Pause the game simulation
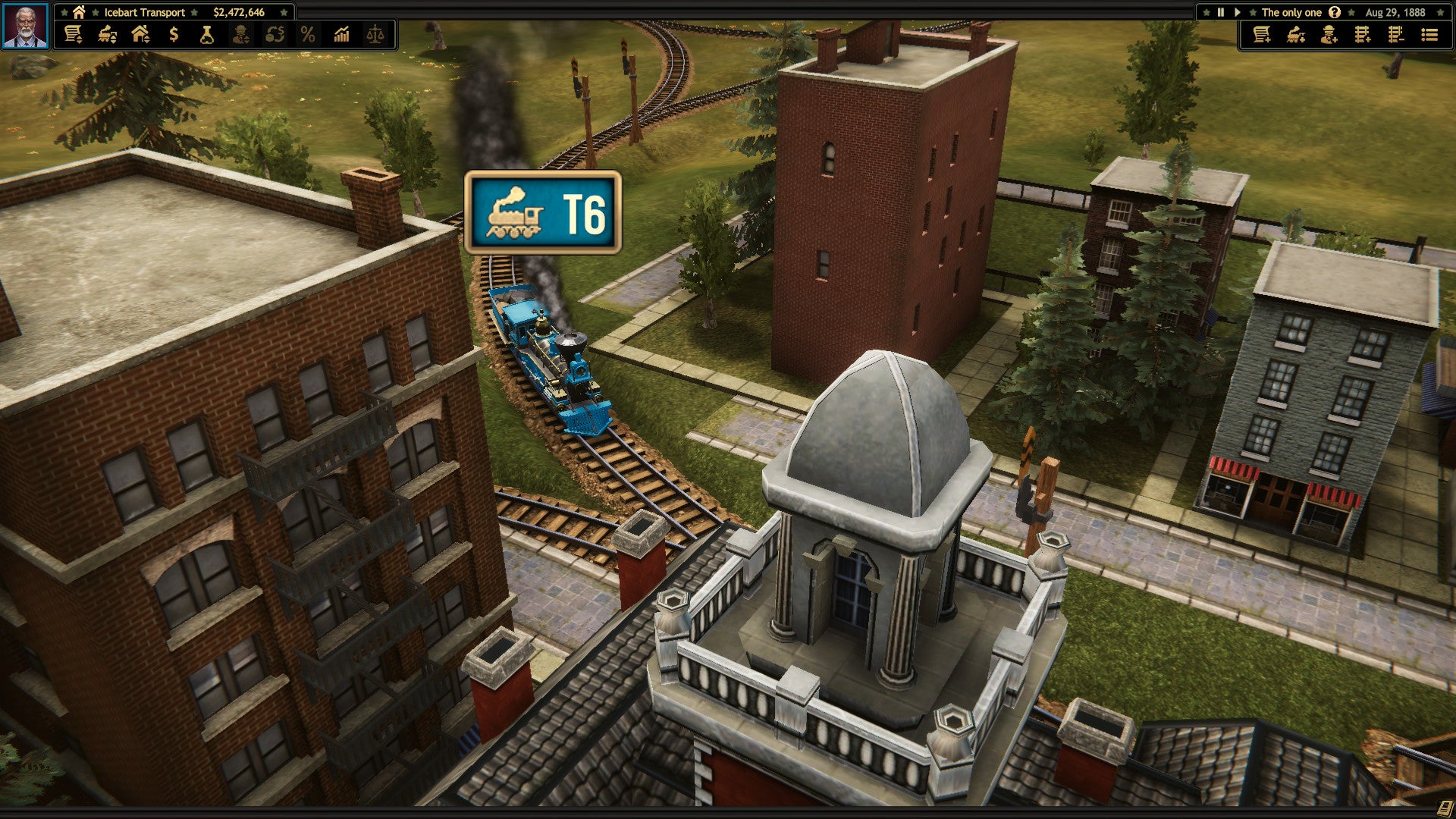 point(1221,12)
